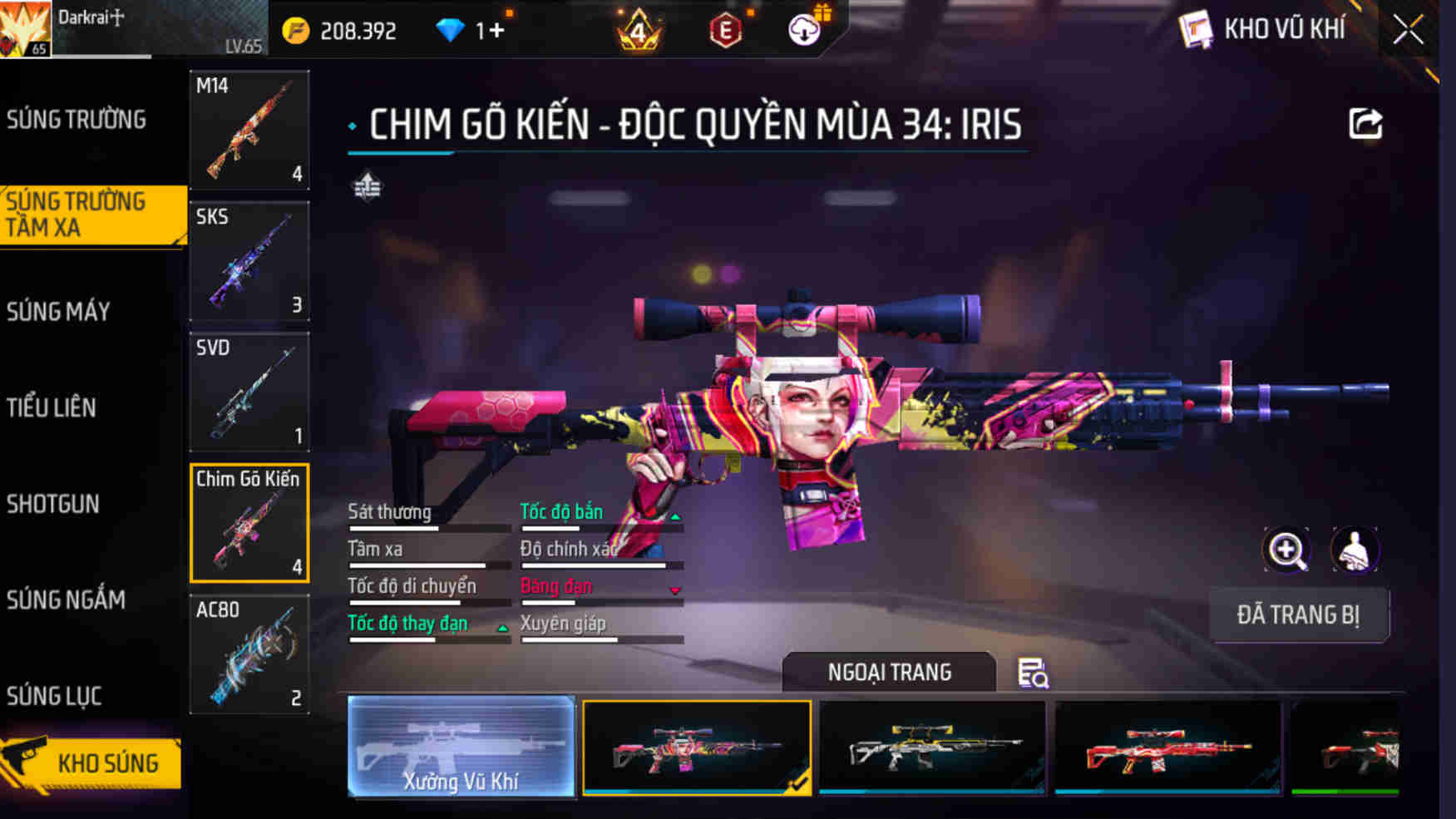Click the gift download icon in the top bar

coord(805,29)
